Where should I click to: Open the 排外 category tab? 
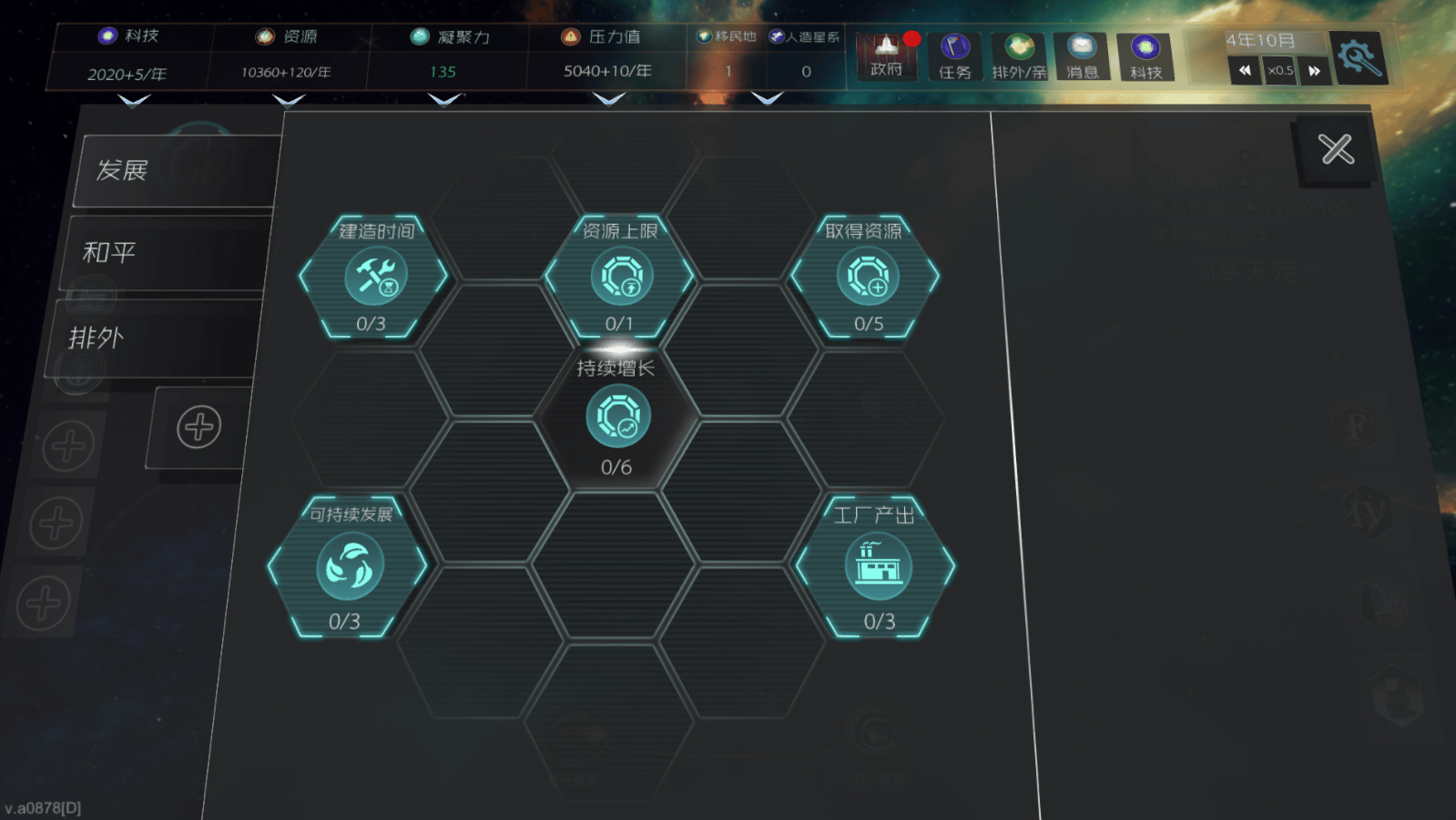[150, 338]
